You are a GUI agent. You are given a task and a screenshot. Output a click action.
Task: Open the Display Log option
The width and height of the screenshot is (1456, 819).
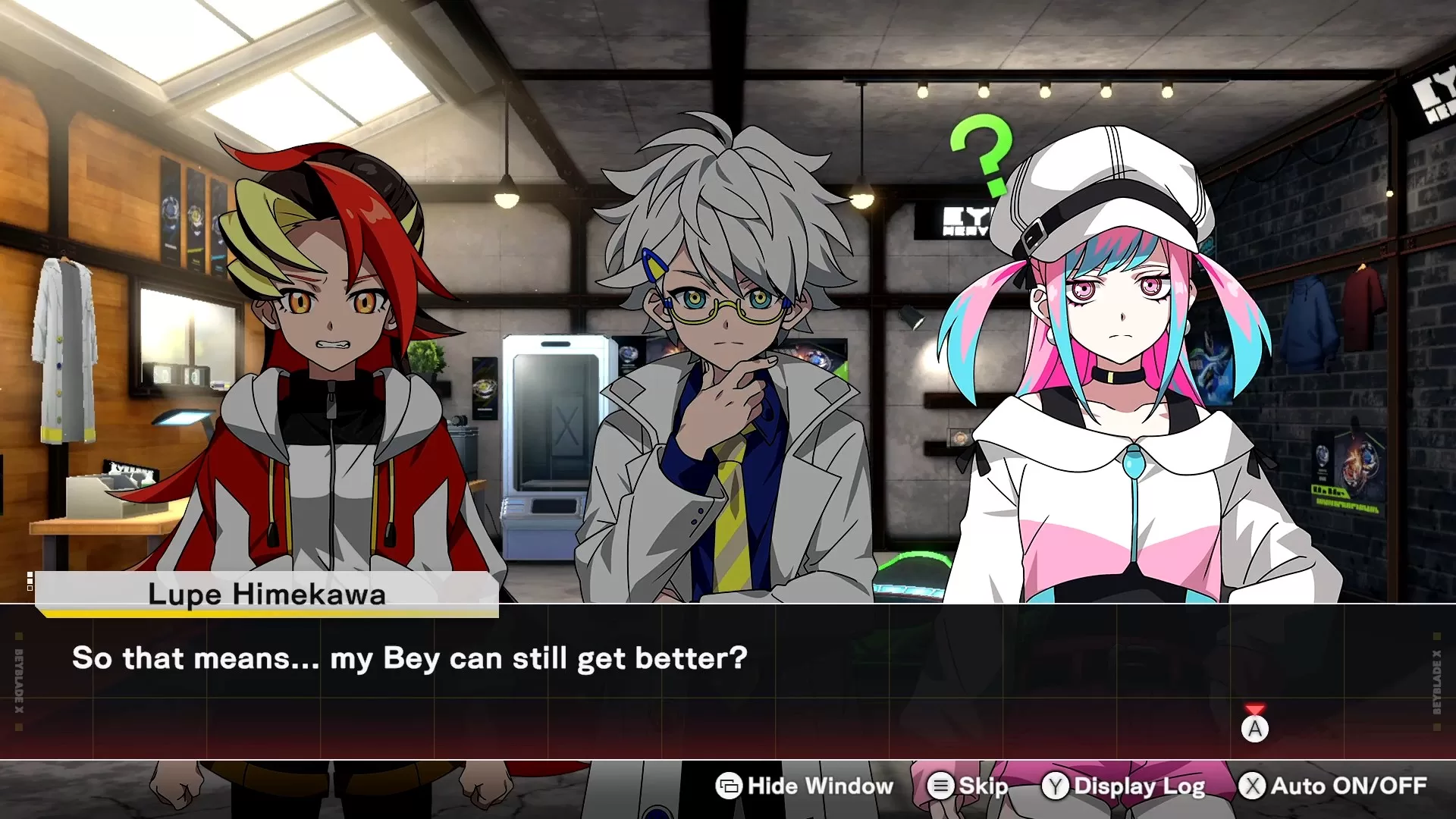(1124, 786)
